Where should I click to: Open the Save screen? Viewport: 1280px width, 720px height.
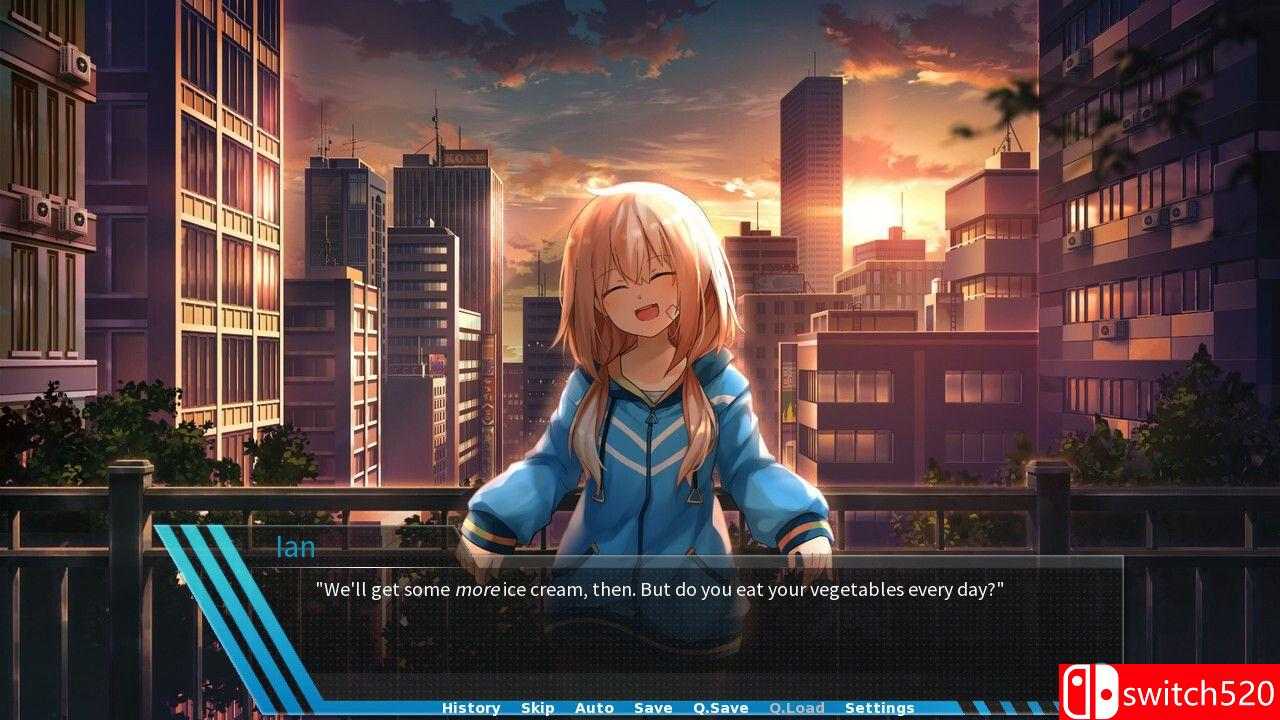tap(653, 707)
